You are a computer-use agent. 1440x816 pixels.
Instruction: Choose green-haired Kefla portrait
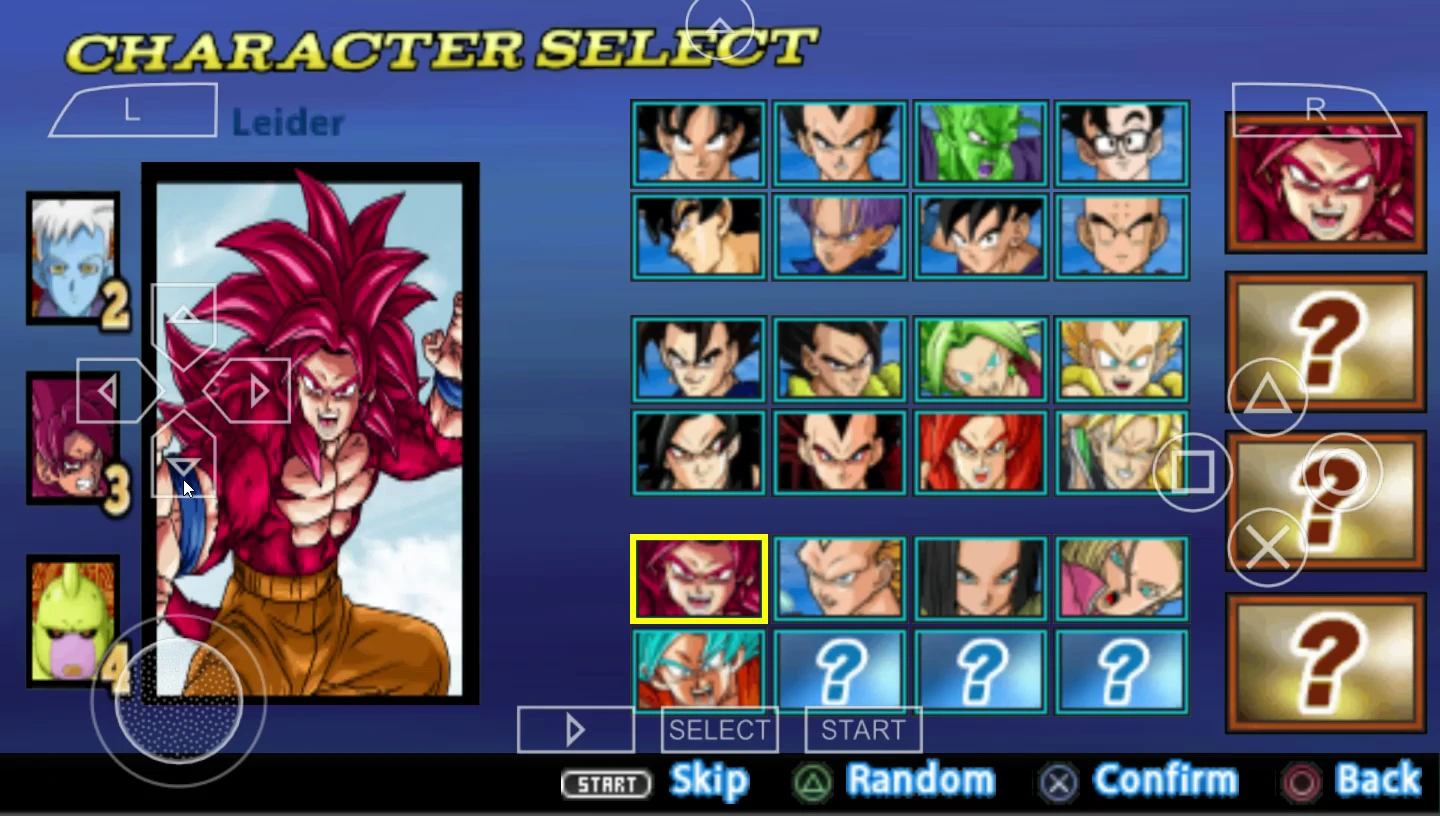pos(980,359)
